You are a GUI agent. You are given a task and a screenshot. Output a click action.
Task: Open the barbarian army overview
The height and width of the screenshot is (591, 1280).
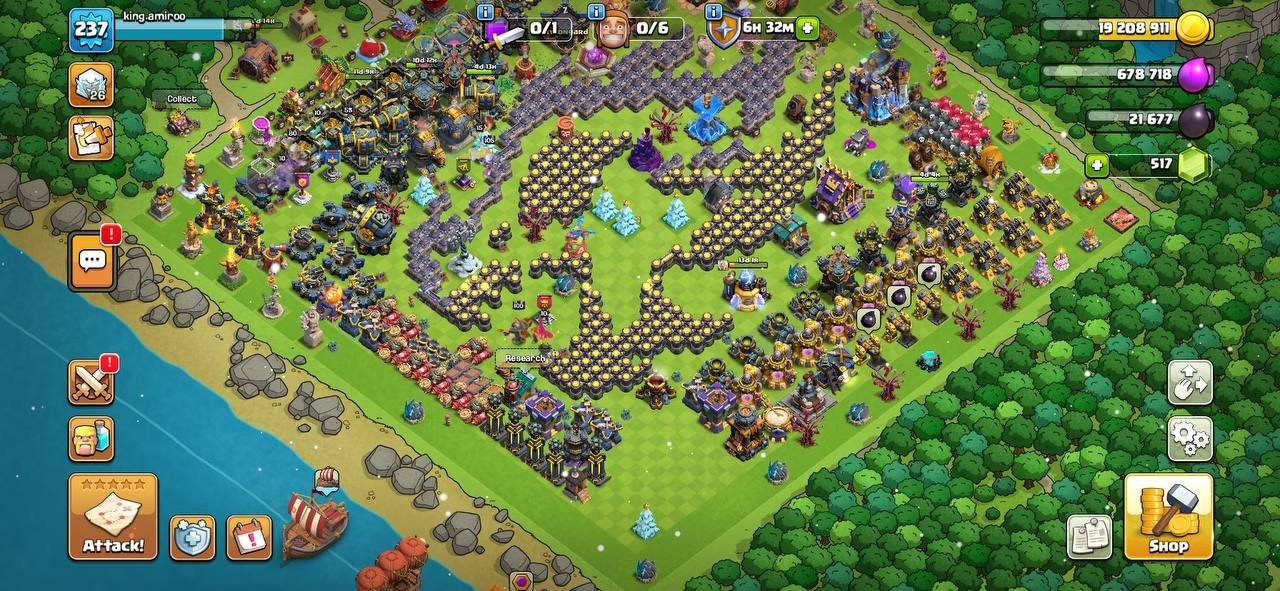(x=91, y=439)
